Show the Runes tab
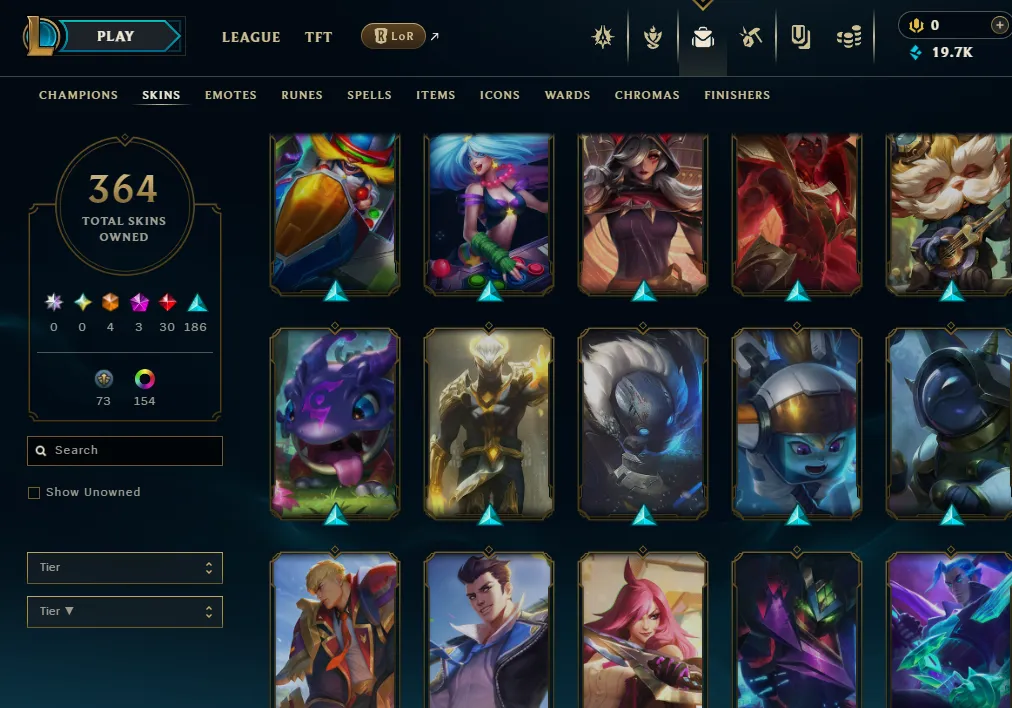Screen dimensions: 1012x708 coord(302,95)
